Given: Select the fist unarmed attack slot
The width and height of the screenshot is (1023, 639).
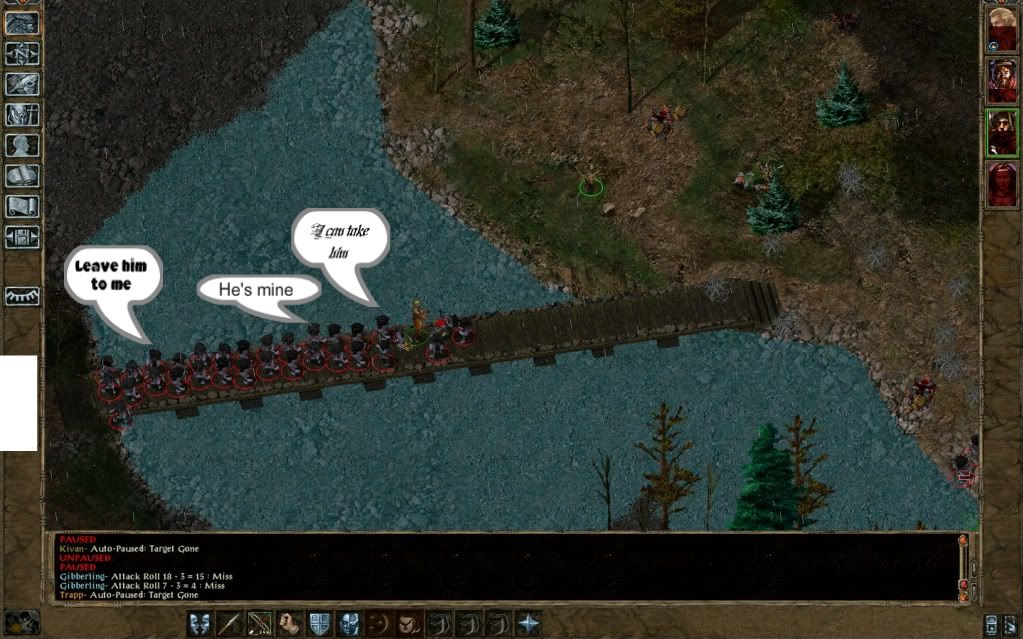Looking at the screenshot, I should pyautogui.click(x=290, y=622).
